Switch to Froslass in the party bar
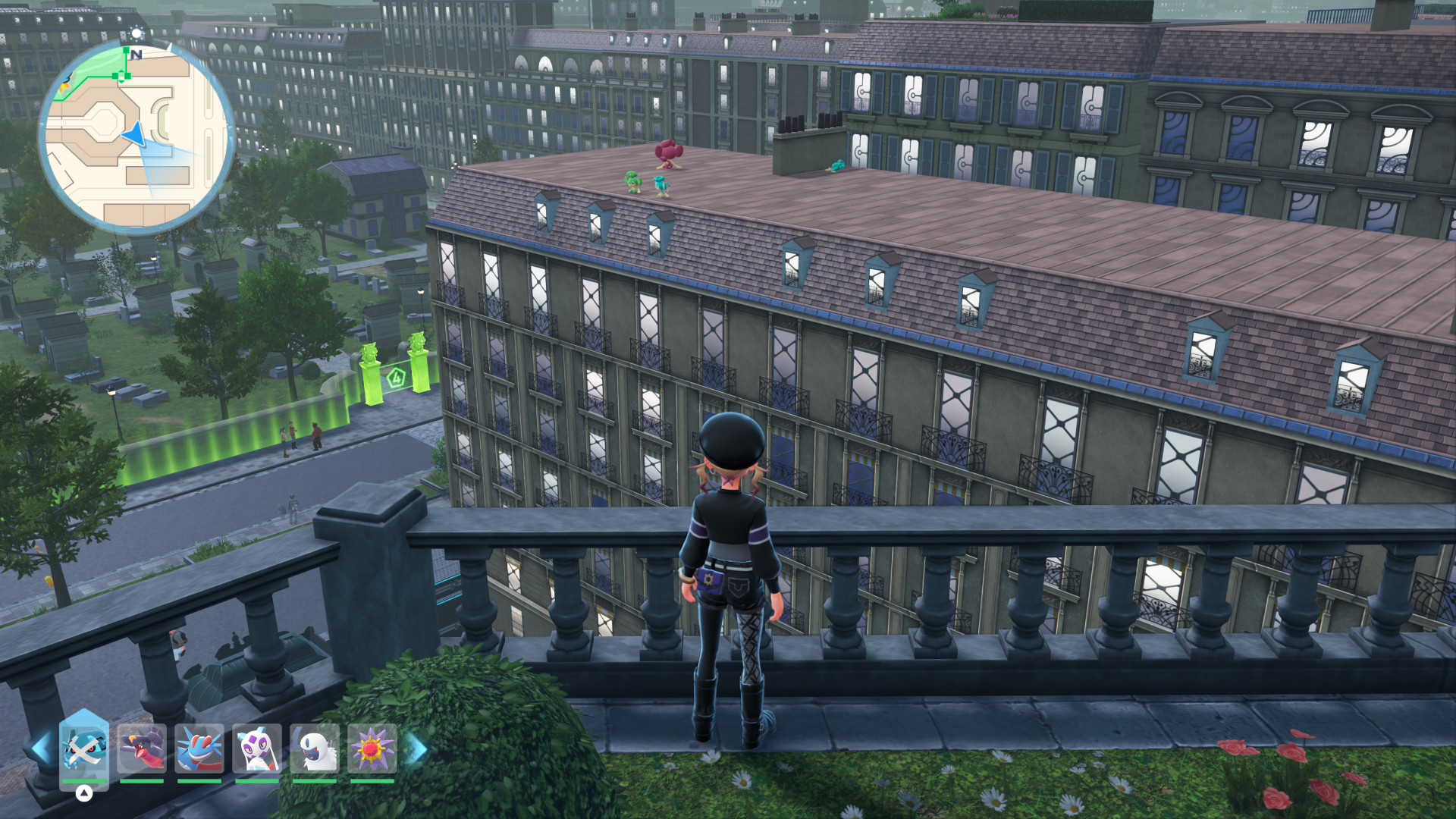Image resolution: width=1456 pixels, height=819 pixels. [x=257, y=749]
